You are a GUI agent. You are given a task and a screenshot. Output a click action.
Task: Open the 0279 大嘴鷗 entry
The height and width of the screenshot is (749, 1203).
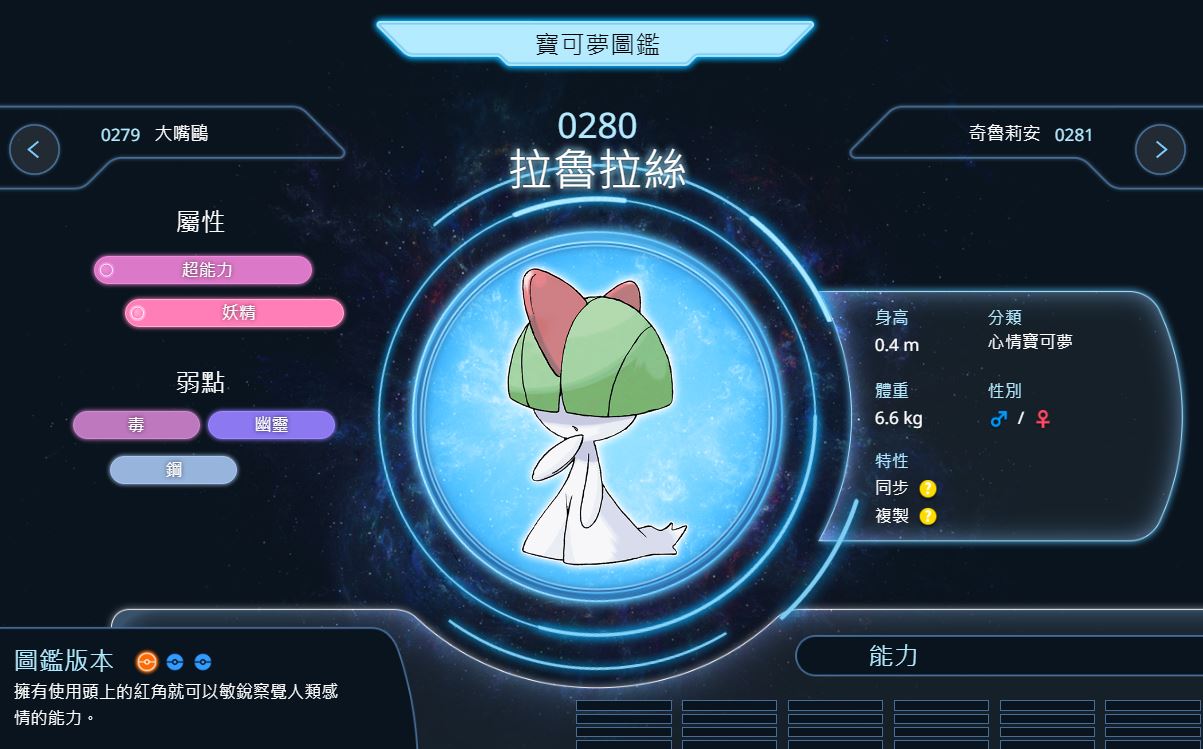(x=155, y=134)
